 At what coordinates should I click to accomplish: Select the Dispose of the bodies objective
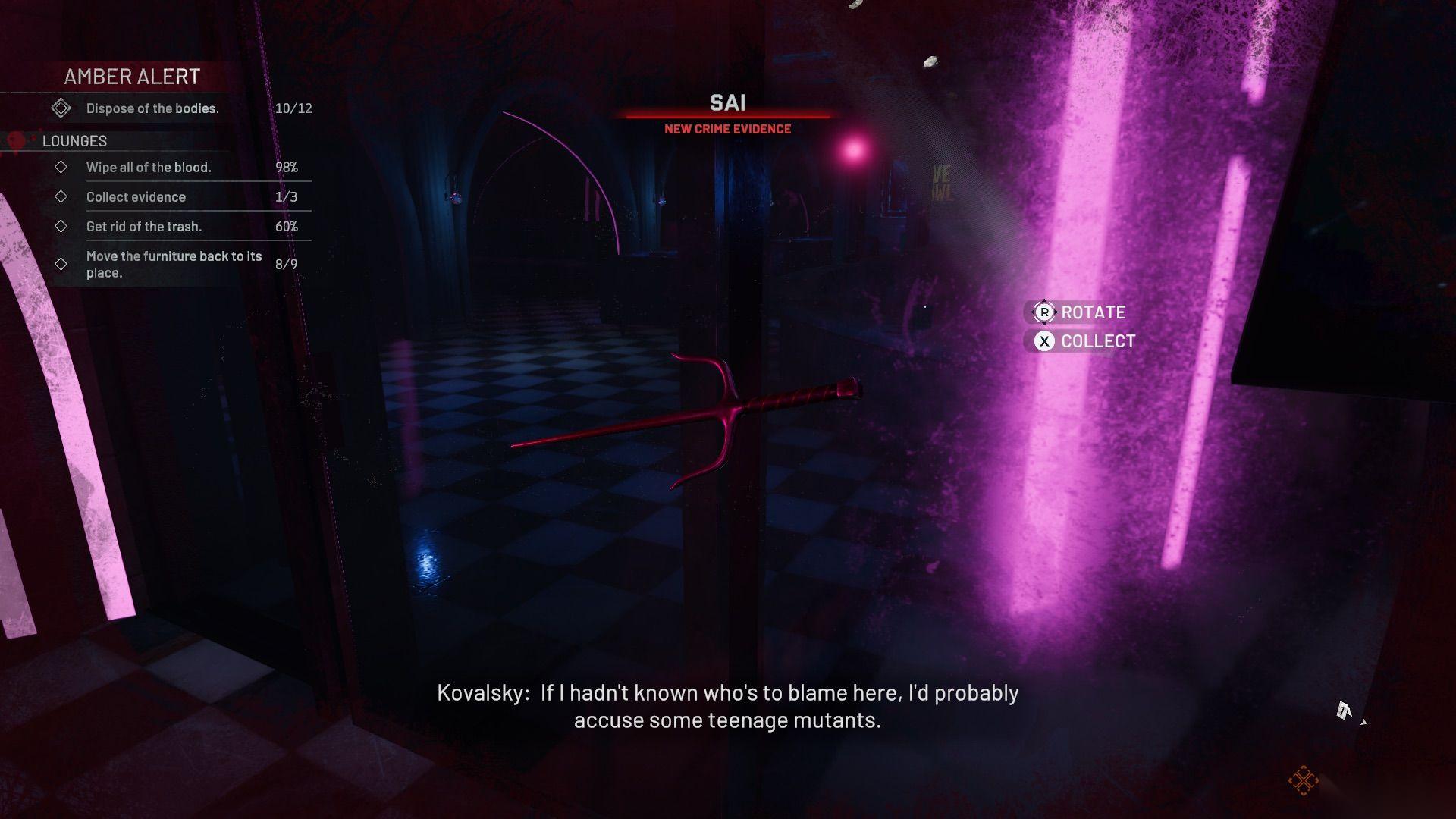click(x=152, y=108)
